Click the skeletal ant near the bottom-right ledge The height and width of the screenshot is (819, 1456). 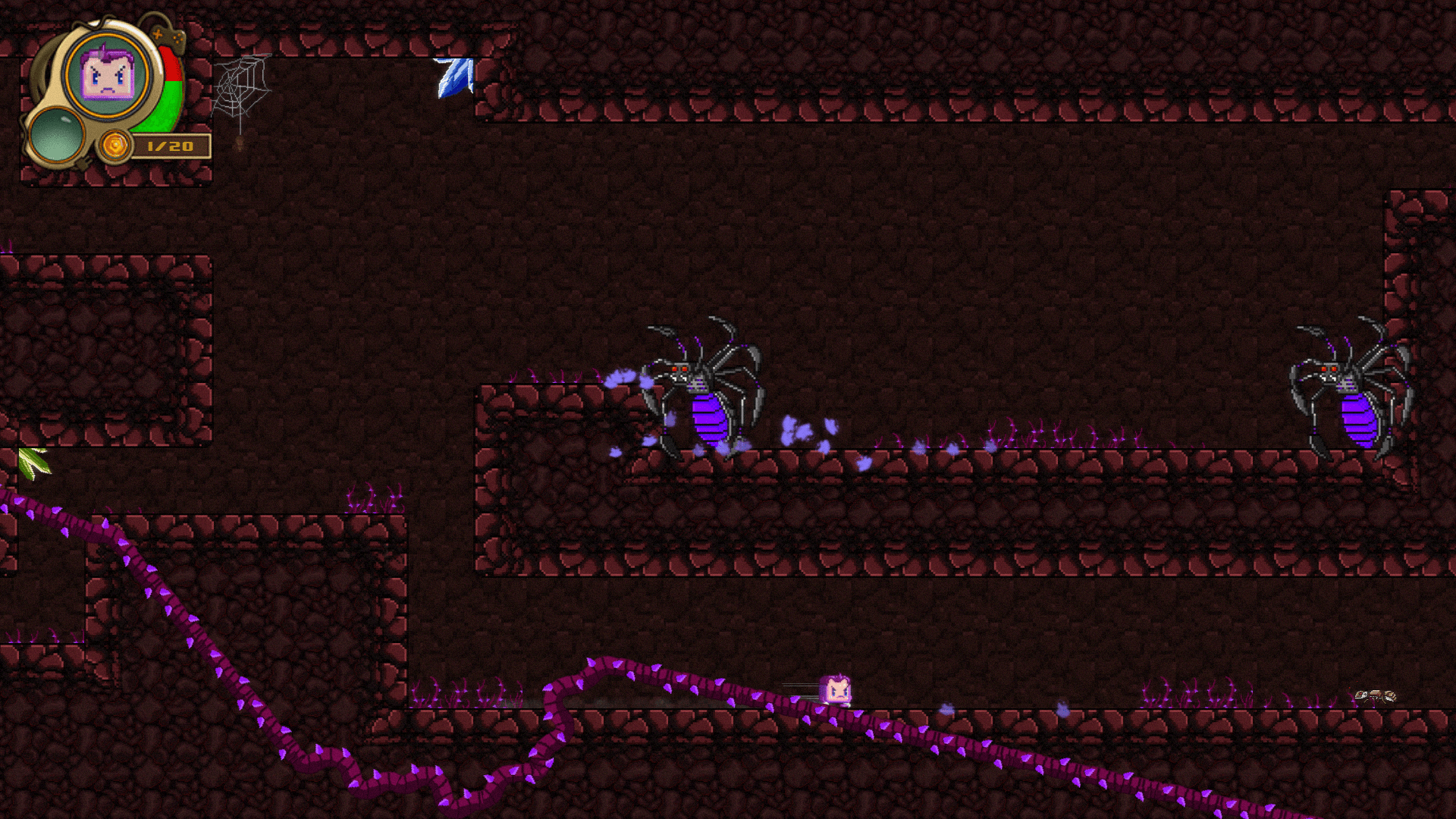(1376, 695)
